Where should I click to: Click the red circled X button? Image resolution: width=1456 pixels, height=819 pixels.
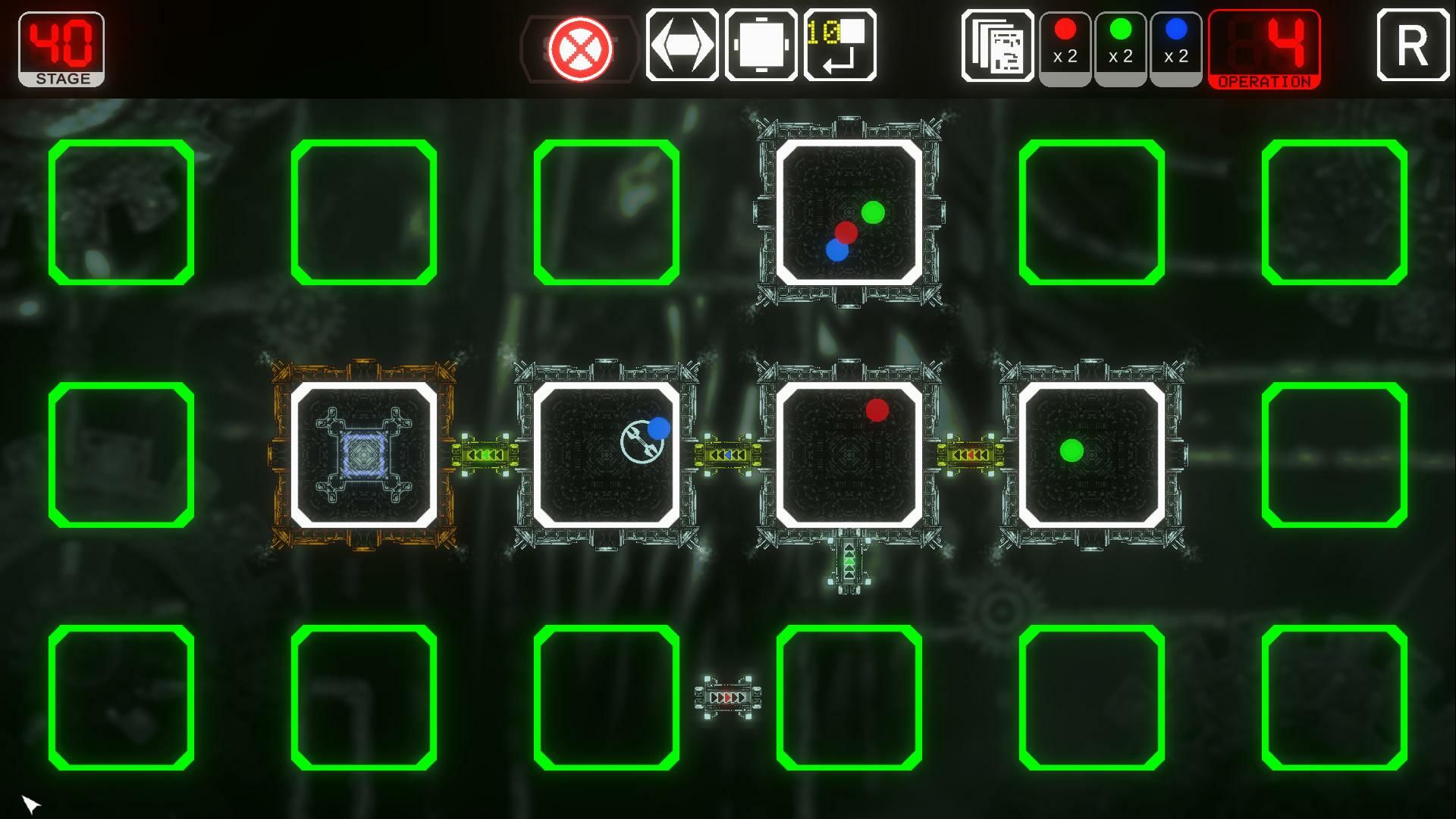[x=580, y=49]
